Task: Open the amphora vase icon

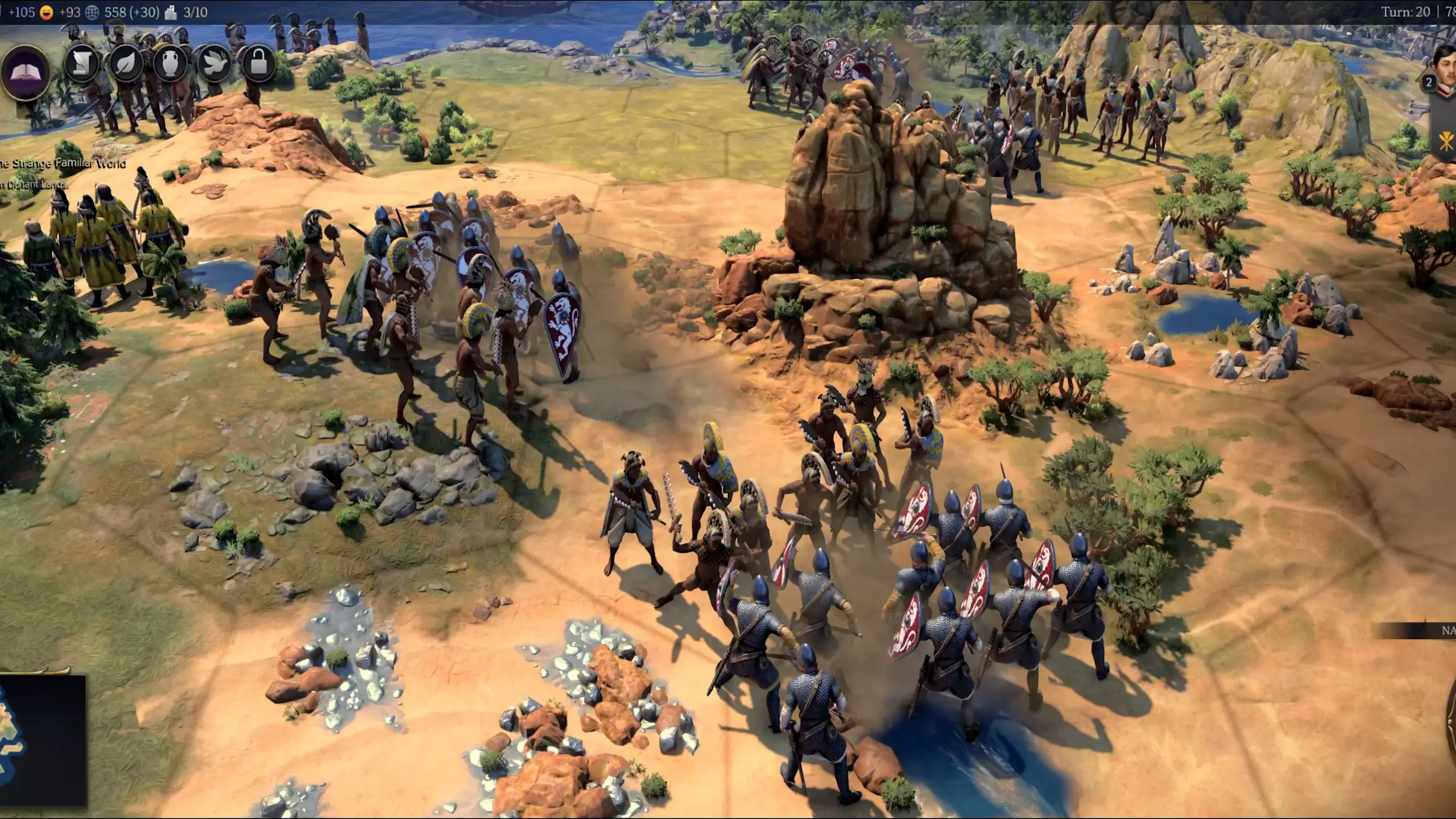Action: click(x=170, y=63)
